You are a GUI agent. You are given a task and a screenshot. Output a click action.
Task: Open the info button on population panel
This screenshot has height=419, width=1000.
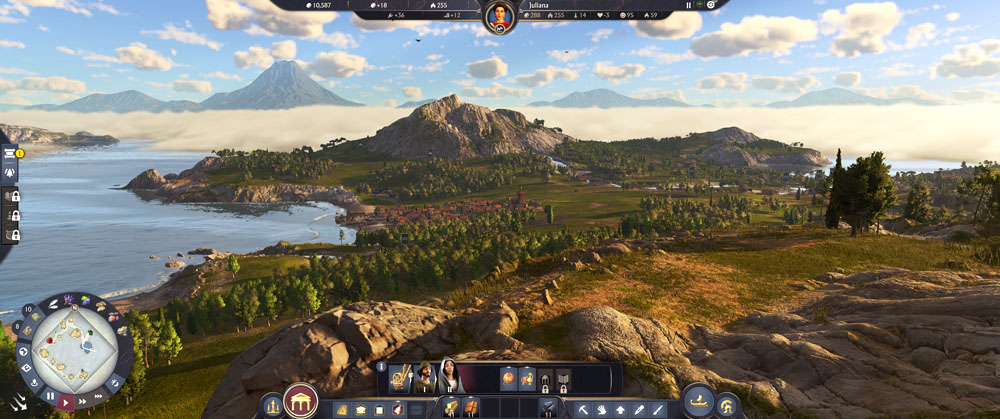tap(382, 366)
